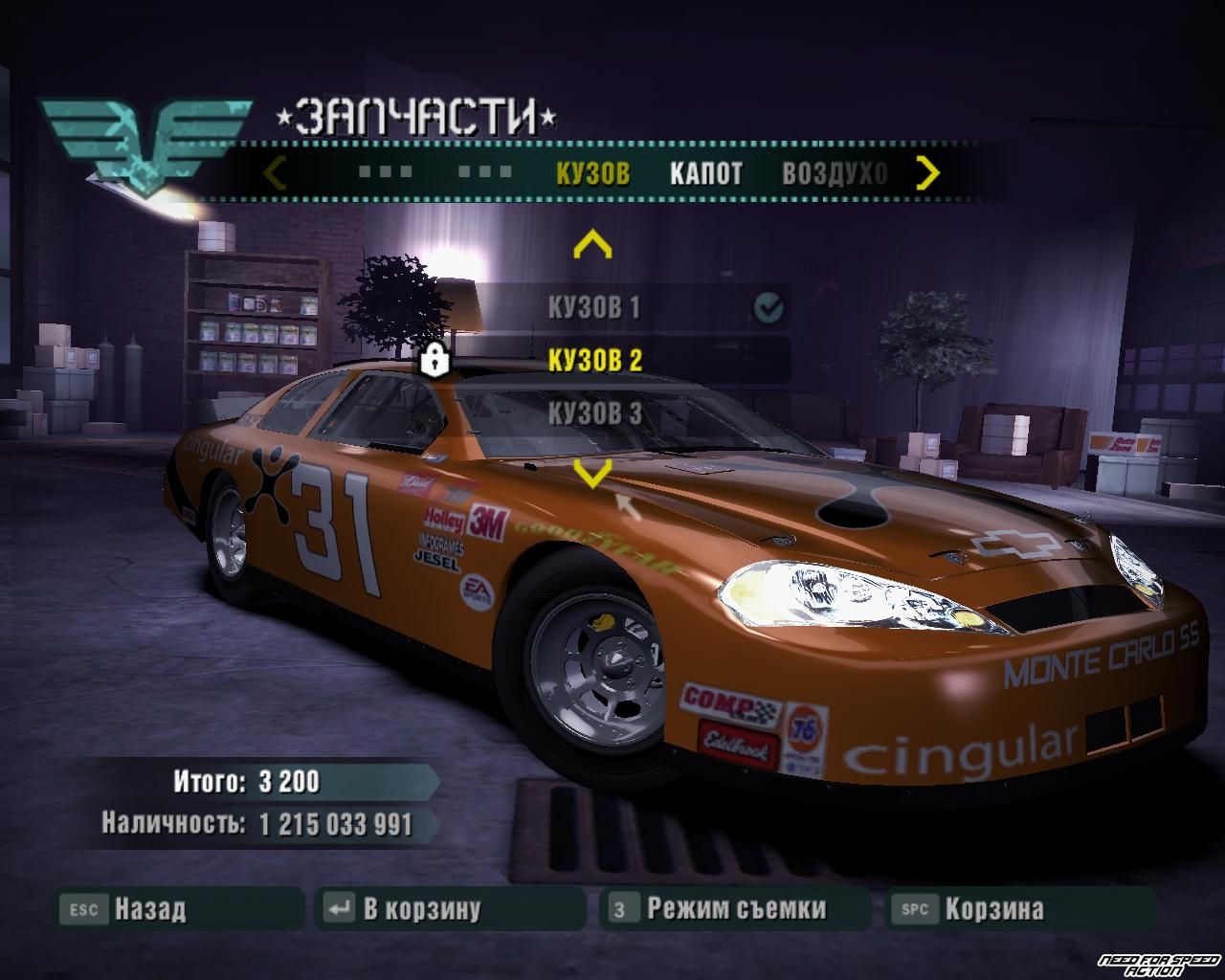Choose КУЗОВ 1 from the parts list
Viewport: 1225px width, 980px height.
(593, 307)
